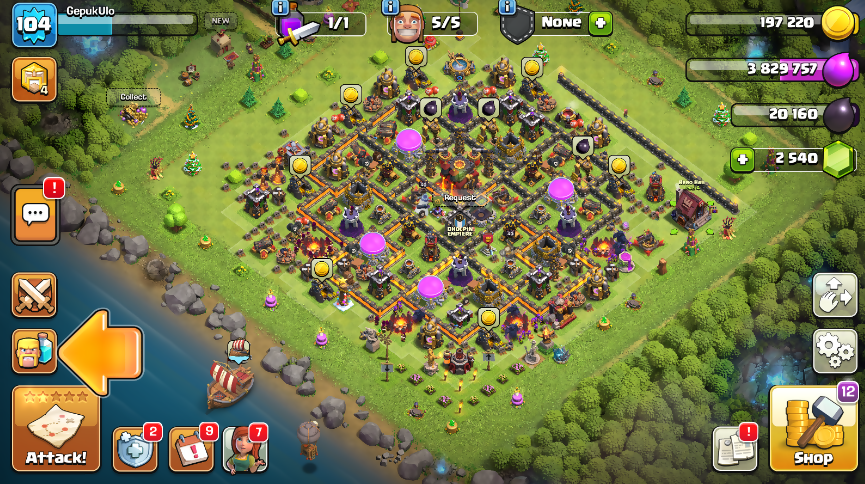
Task: Click the green plus on the shield status
Action: [600, 22]
